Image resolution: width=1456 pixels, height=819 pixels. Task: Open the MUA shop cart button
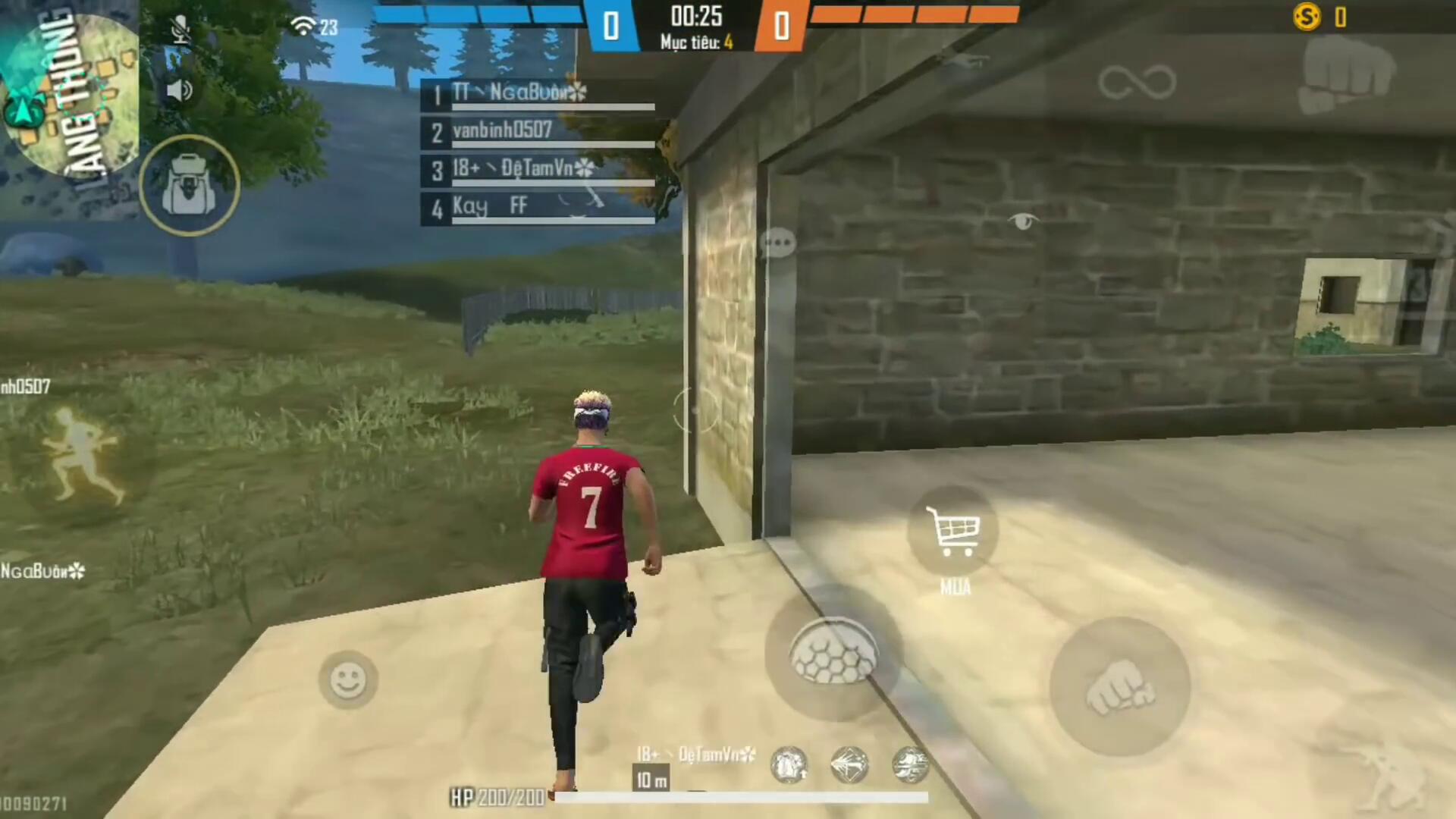[x=953, y=532]
